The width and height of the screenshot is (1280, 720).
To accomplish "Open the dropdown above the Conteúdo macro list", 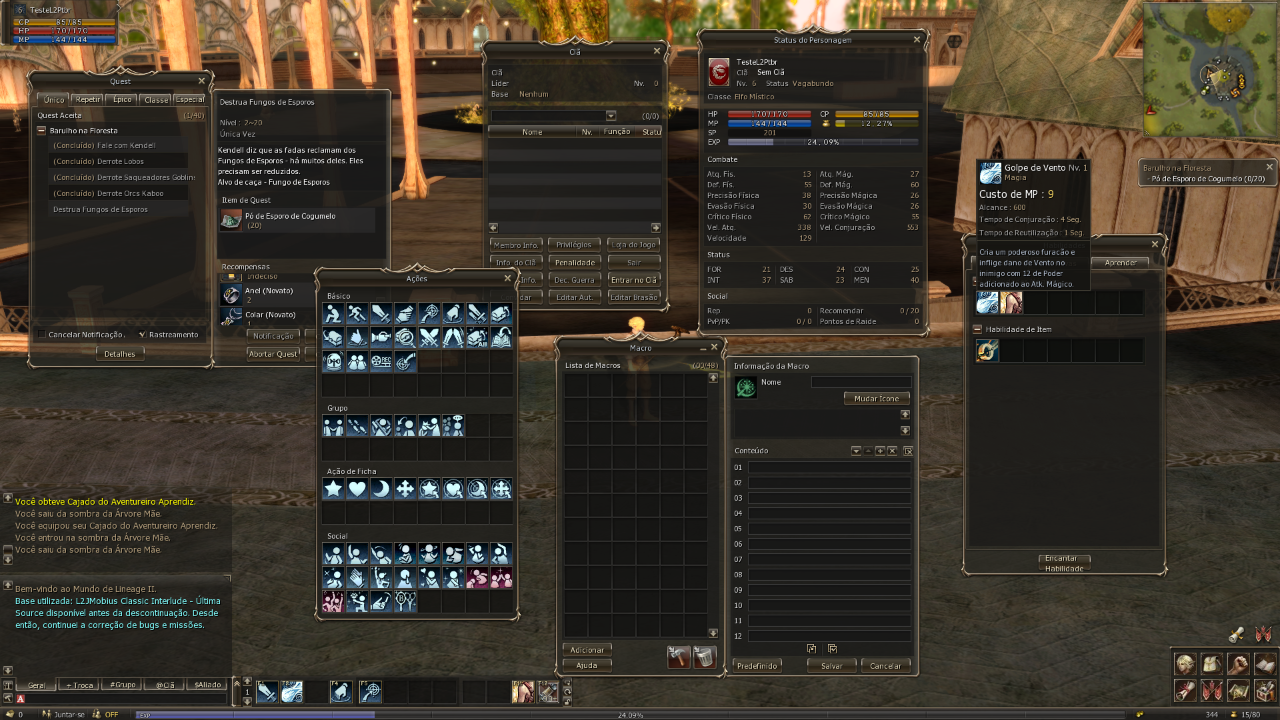I will click(856, 450).
